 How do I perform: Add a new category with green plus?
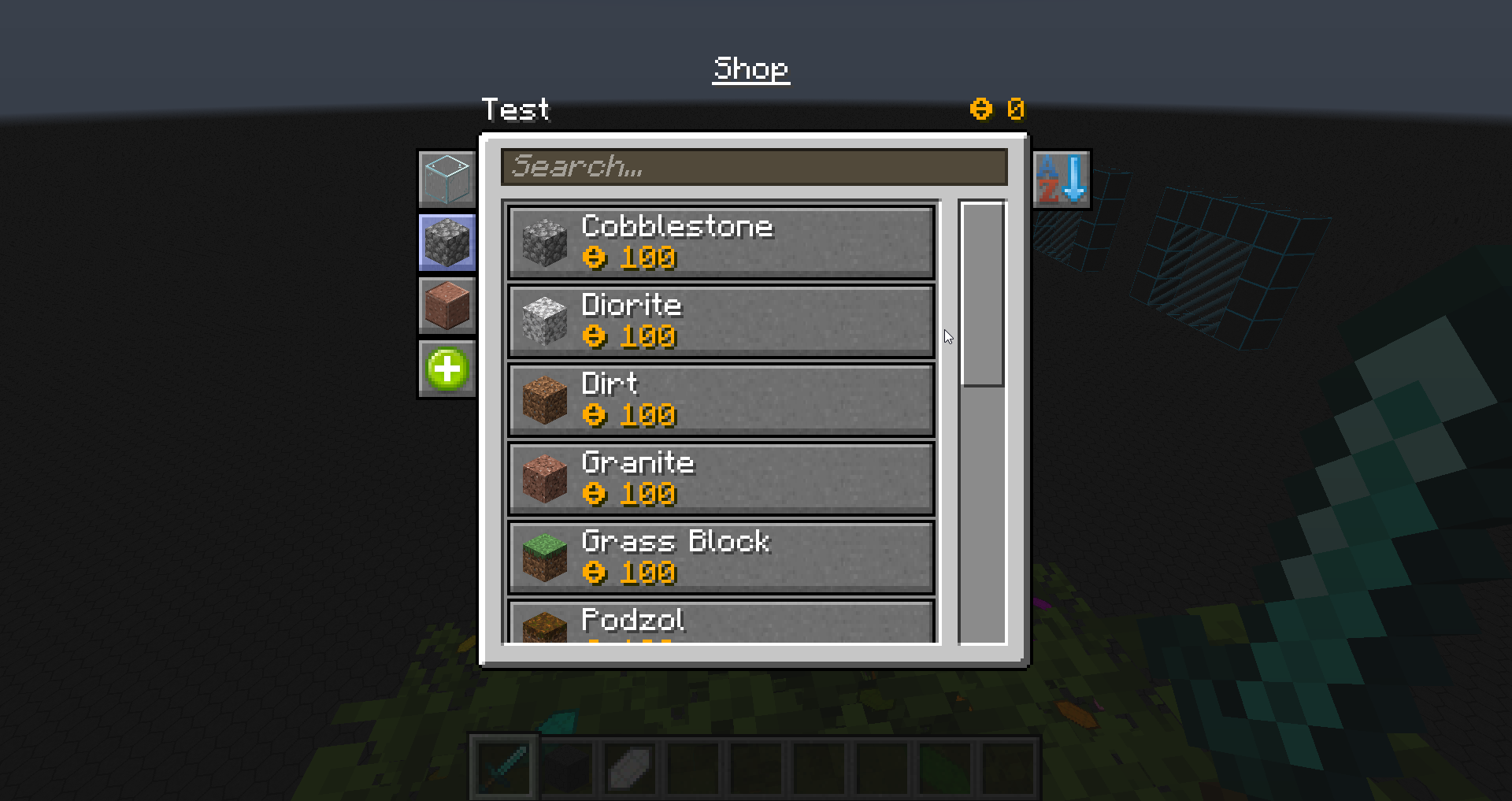(x=447, y=369)
